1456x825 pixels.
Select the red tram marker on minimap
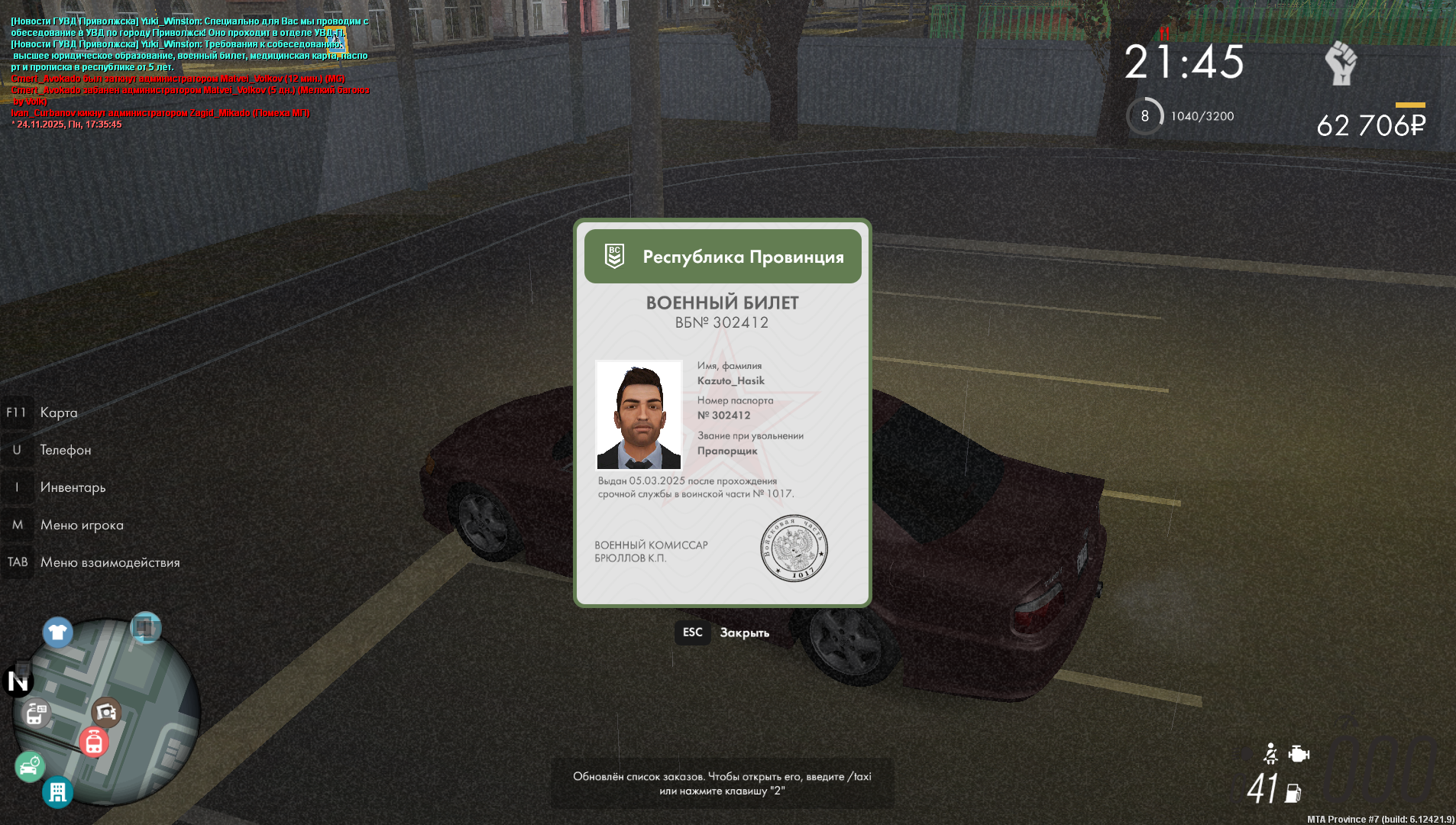(x=94, y=742)
